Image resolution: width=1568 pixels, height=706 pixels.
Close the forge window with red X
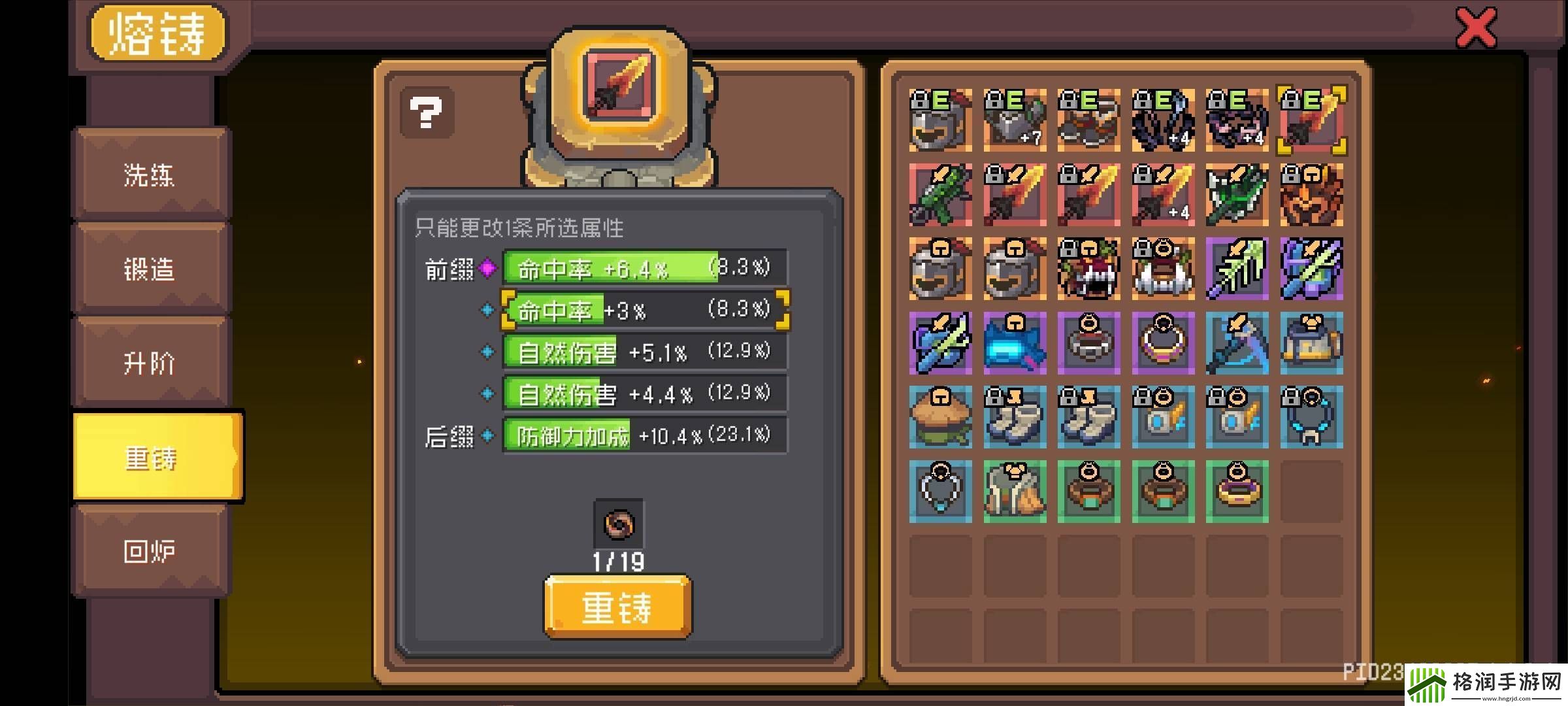(x=1476, y=28)
